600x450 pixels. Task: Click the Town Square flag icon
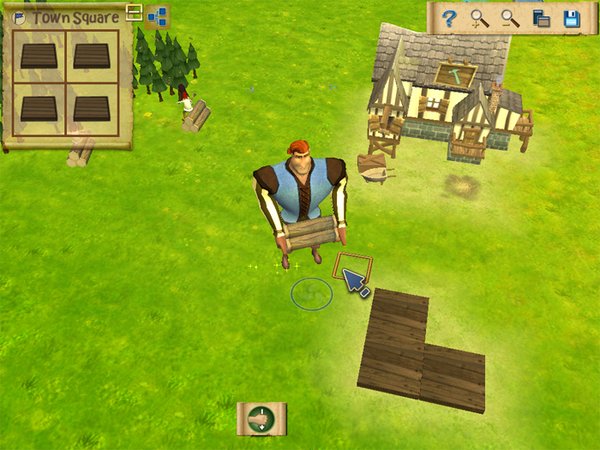(19, 17)
